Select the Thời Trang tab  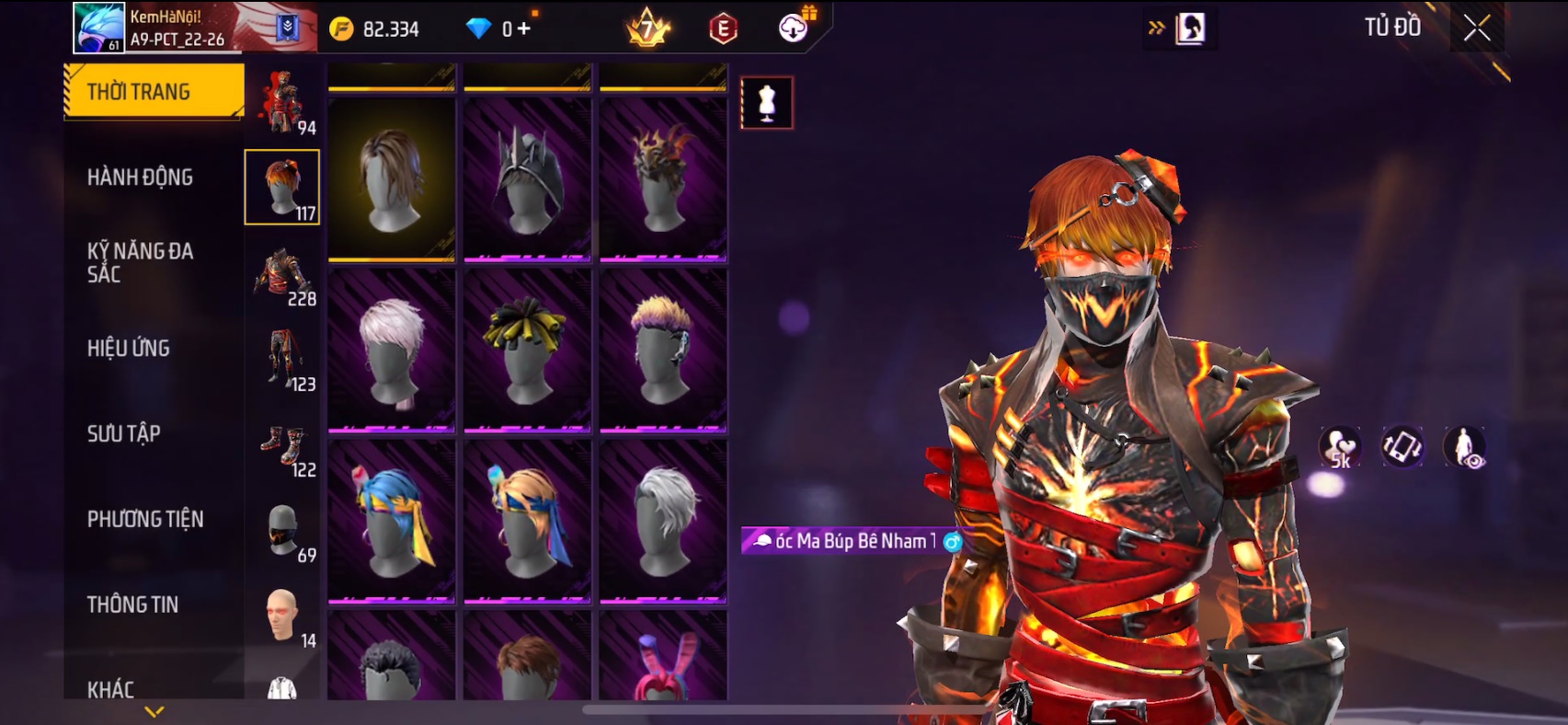153,91
